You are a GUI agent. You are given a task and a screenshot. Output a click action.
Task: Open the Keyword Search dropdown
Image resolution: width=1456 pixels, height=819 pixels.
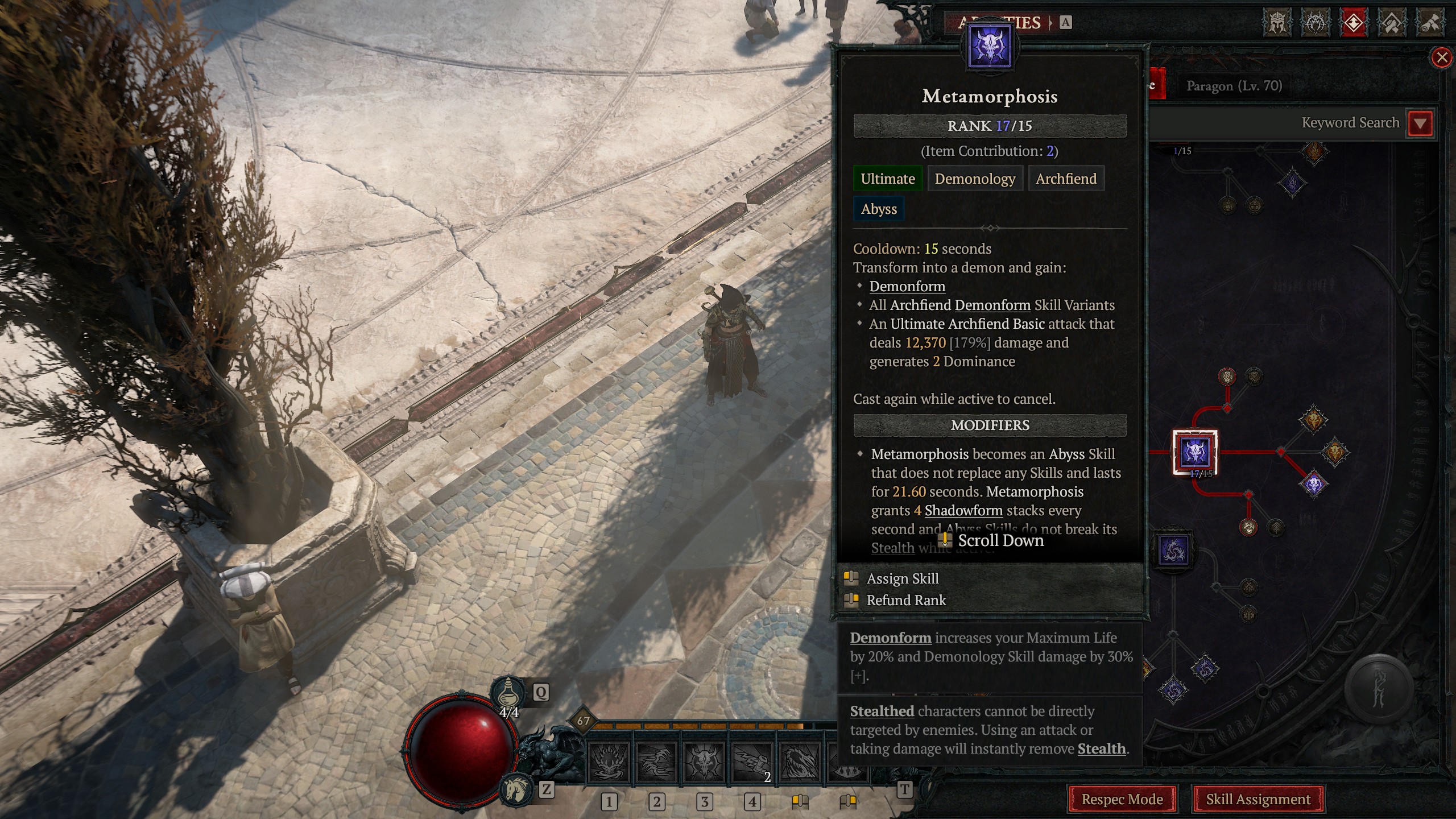pyautogui.click(x=1421, y=122)
